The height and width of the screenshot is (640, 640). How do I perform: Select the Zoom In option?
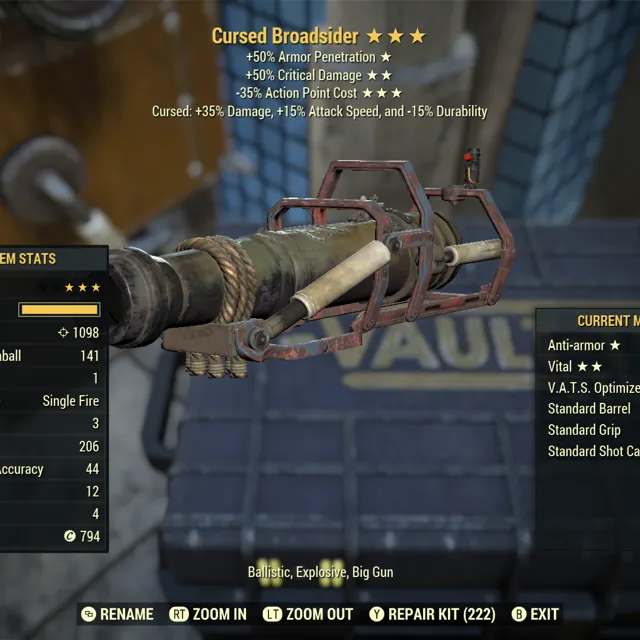click(208, 614)
